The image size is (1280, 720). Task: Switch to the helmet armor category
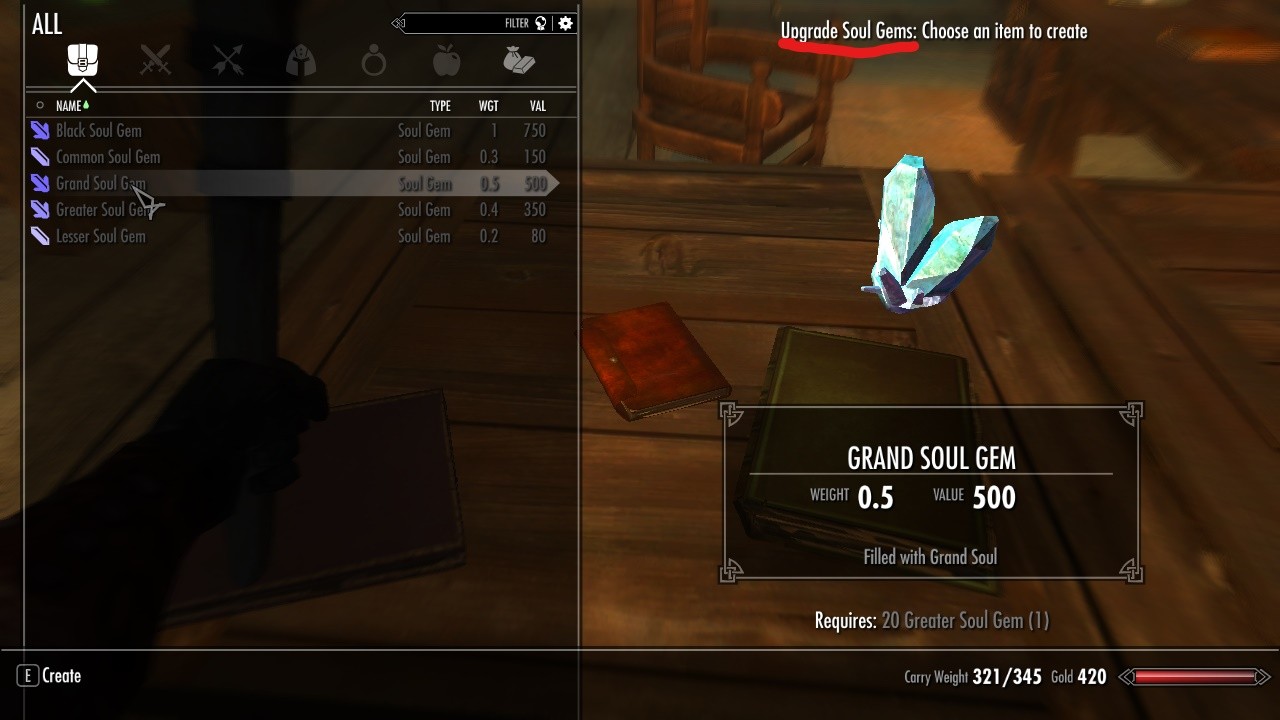pos(301,62)
